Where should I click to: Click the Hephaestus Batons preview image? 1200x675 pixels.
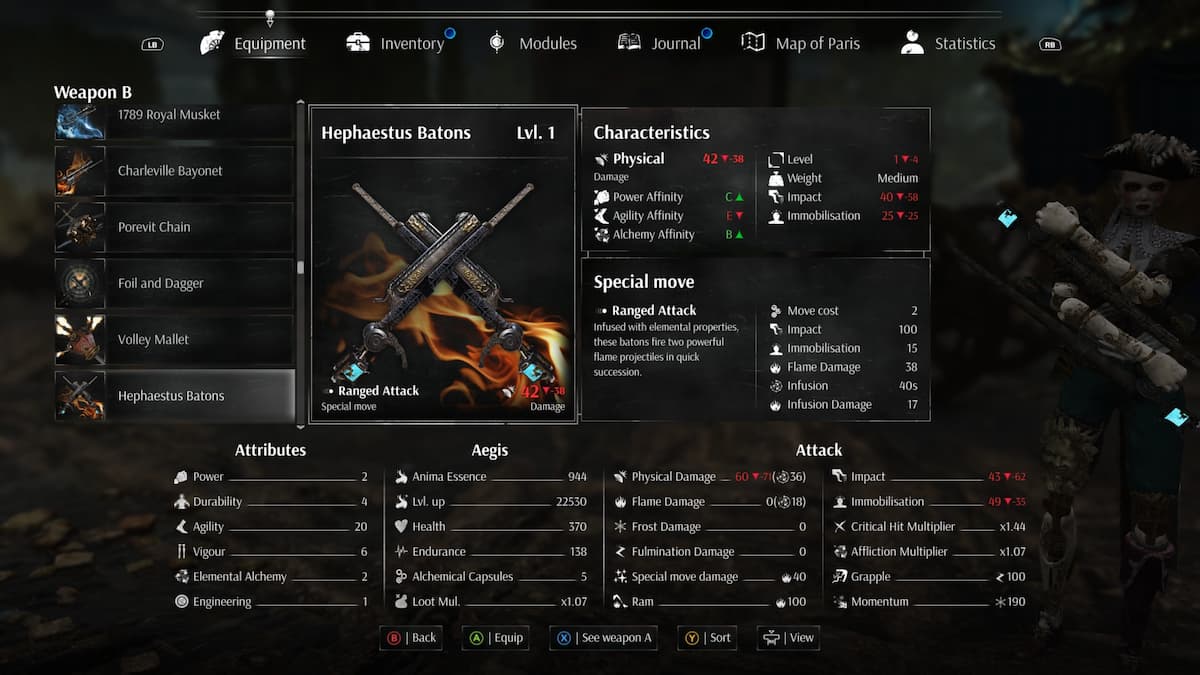[x=442, y=275]
